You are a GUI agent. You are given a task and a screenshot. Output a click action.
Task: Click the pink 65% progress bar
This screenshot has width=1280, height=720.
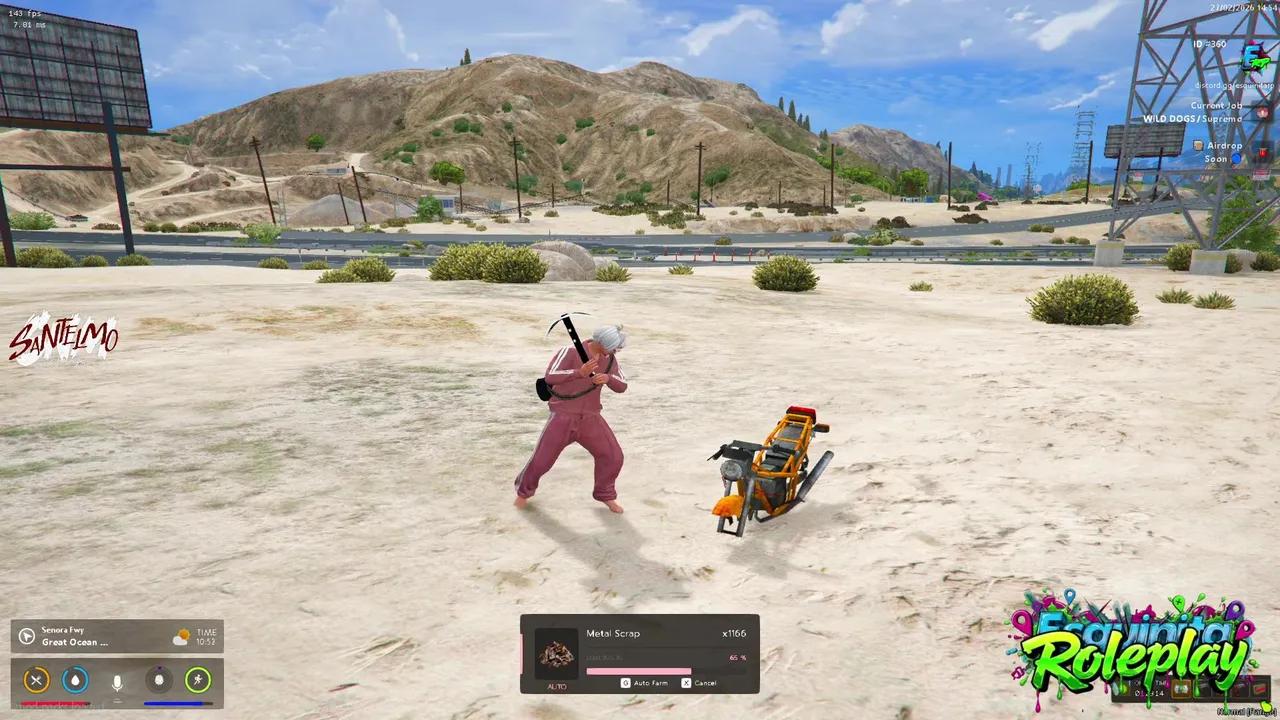(639, 671)
